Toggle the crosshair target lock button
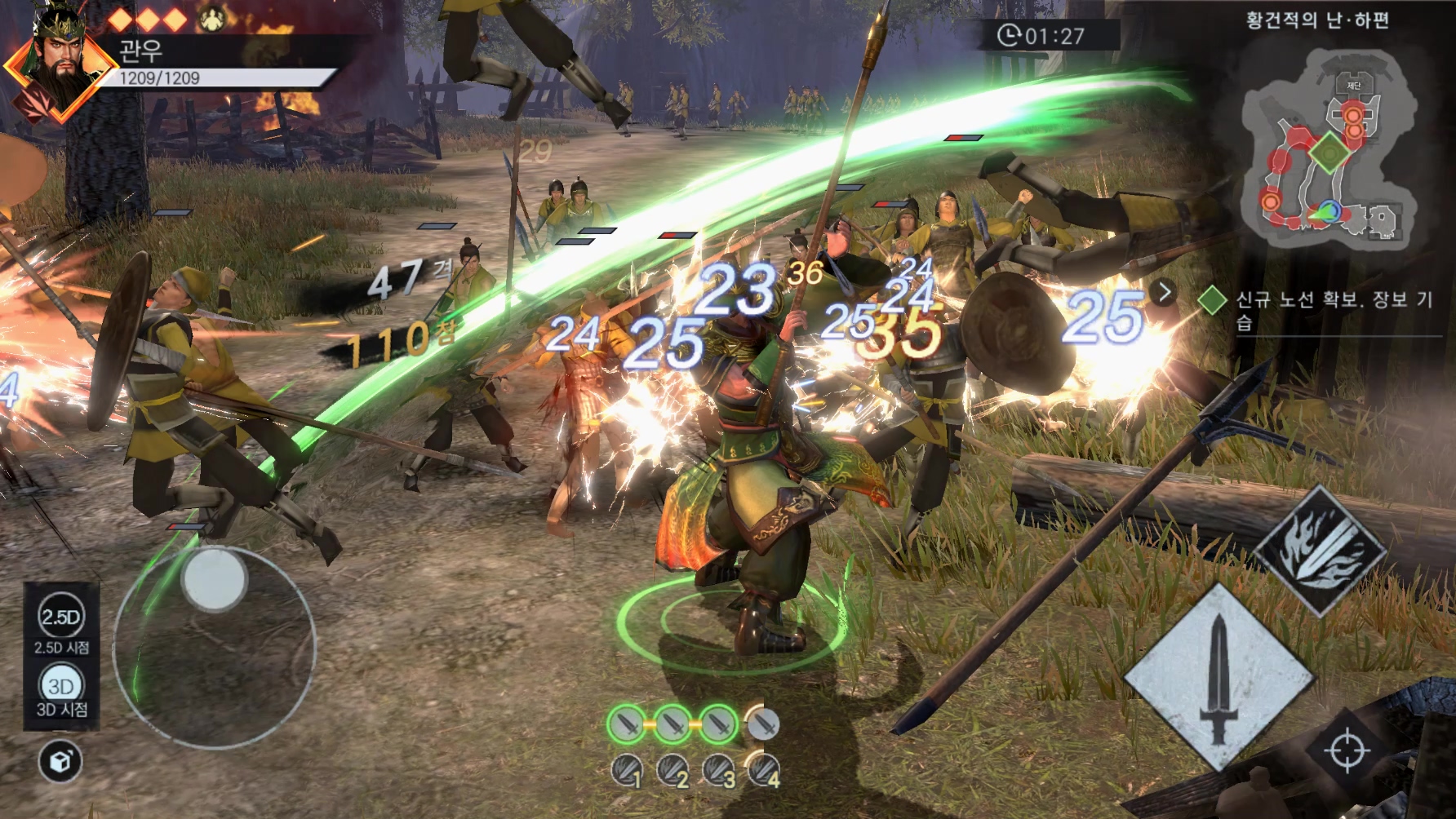The height and width of the screenshot is (819, 1456). [x=1346, y=750]
